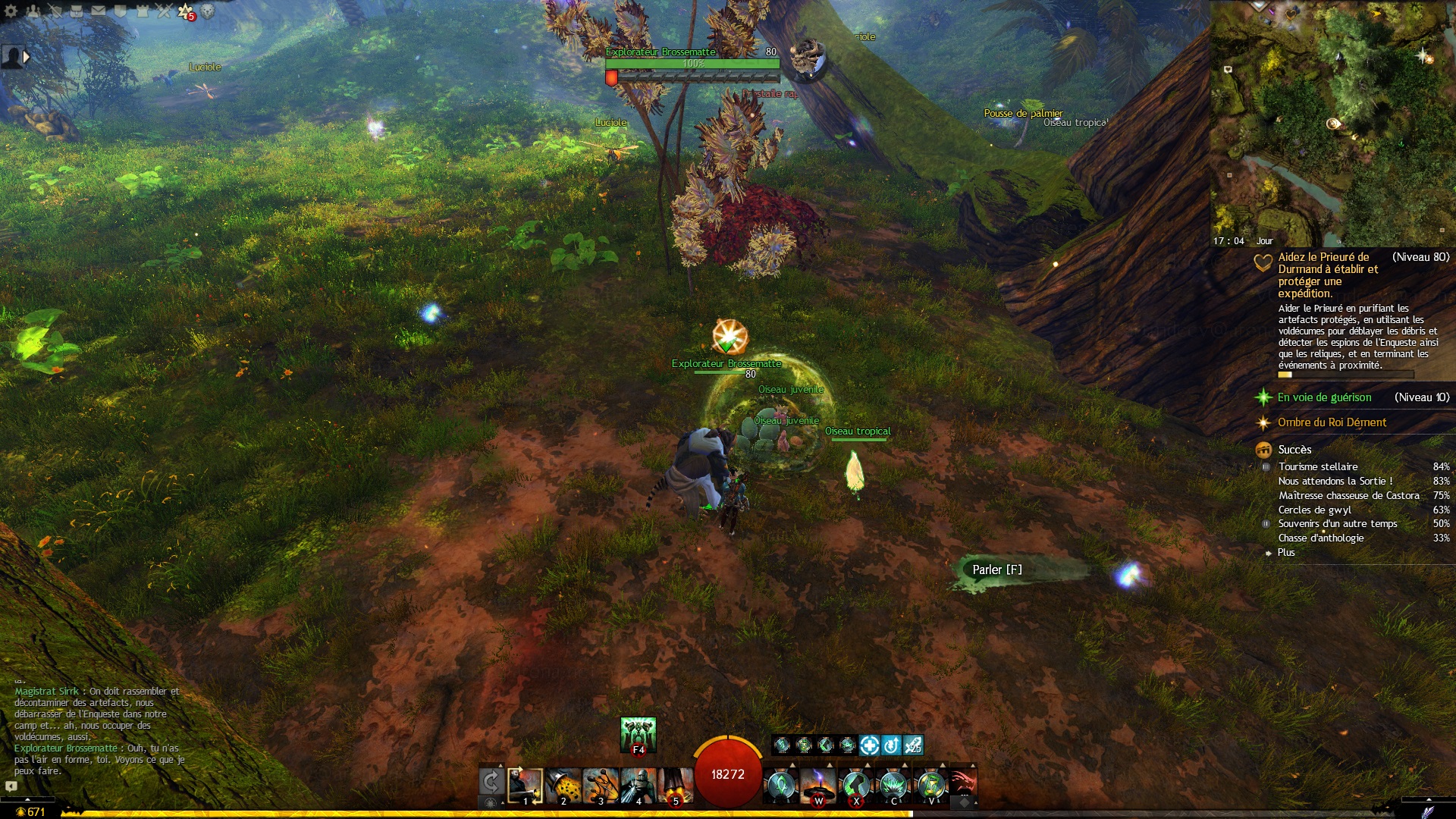1456x819 pixels.
Task: Open the gear-shaped game options menu
Action: (x=11, y=11)
